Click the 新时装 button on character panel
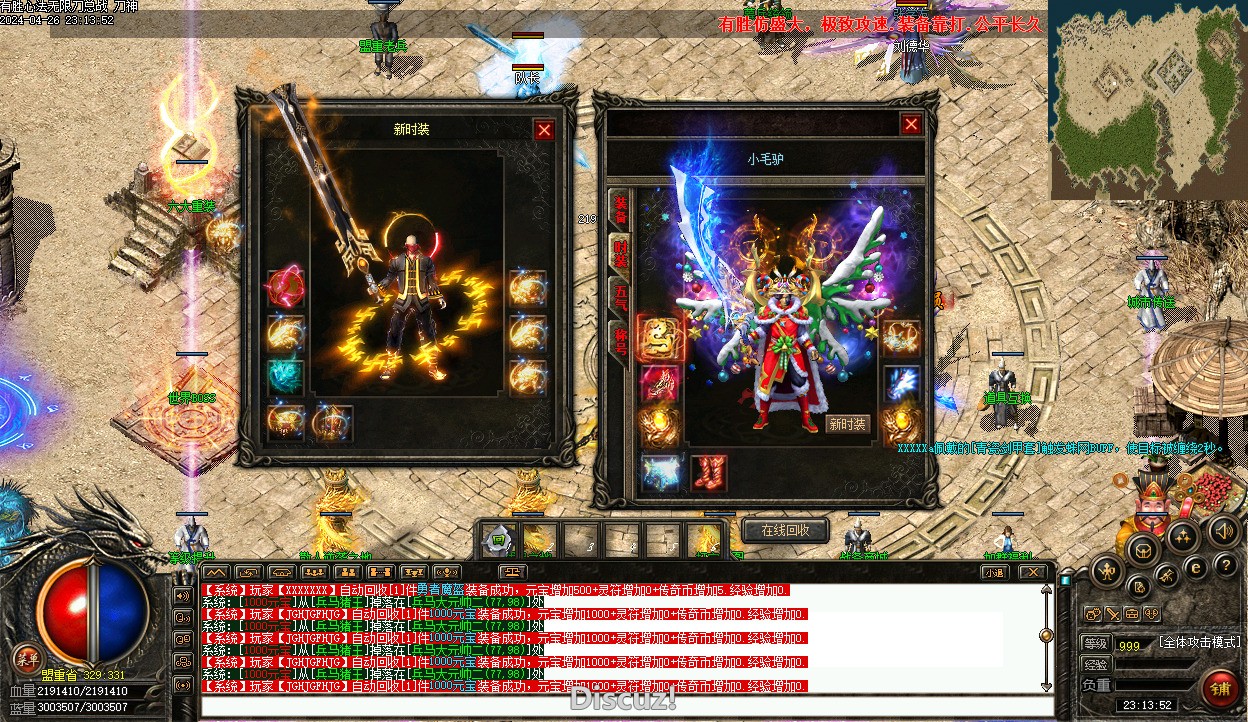Image resolution: width=1248 pixels, height=722 pixels. [848, 424]
